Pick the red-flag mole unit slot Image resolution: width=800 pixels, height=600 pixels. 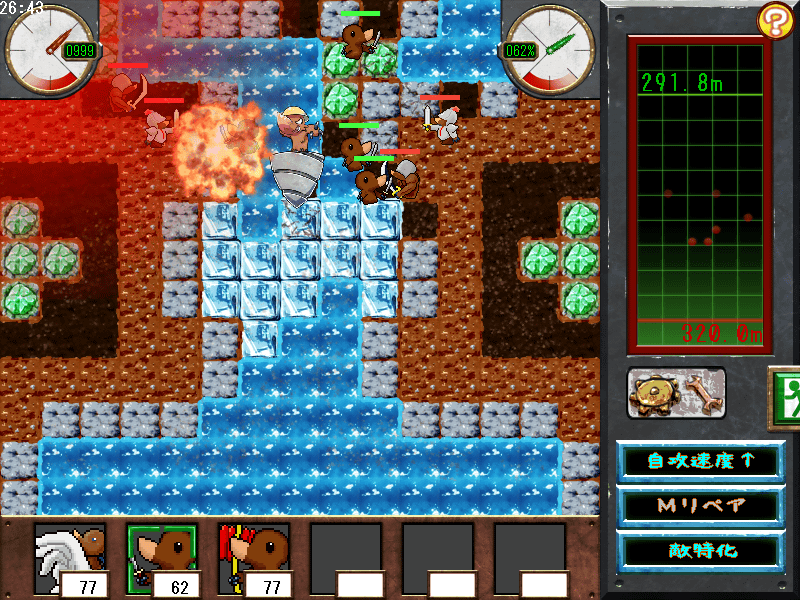tap(254, 558)
